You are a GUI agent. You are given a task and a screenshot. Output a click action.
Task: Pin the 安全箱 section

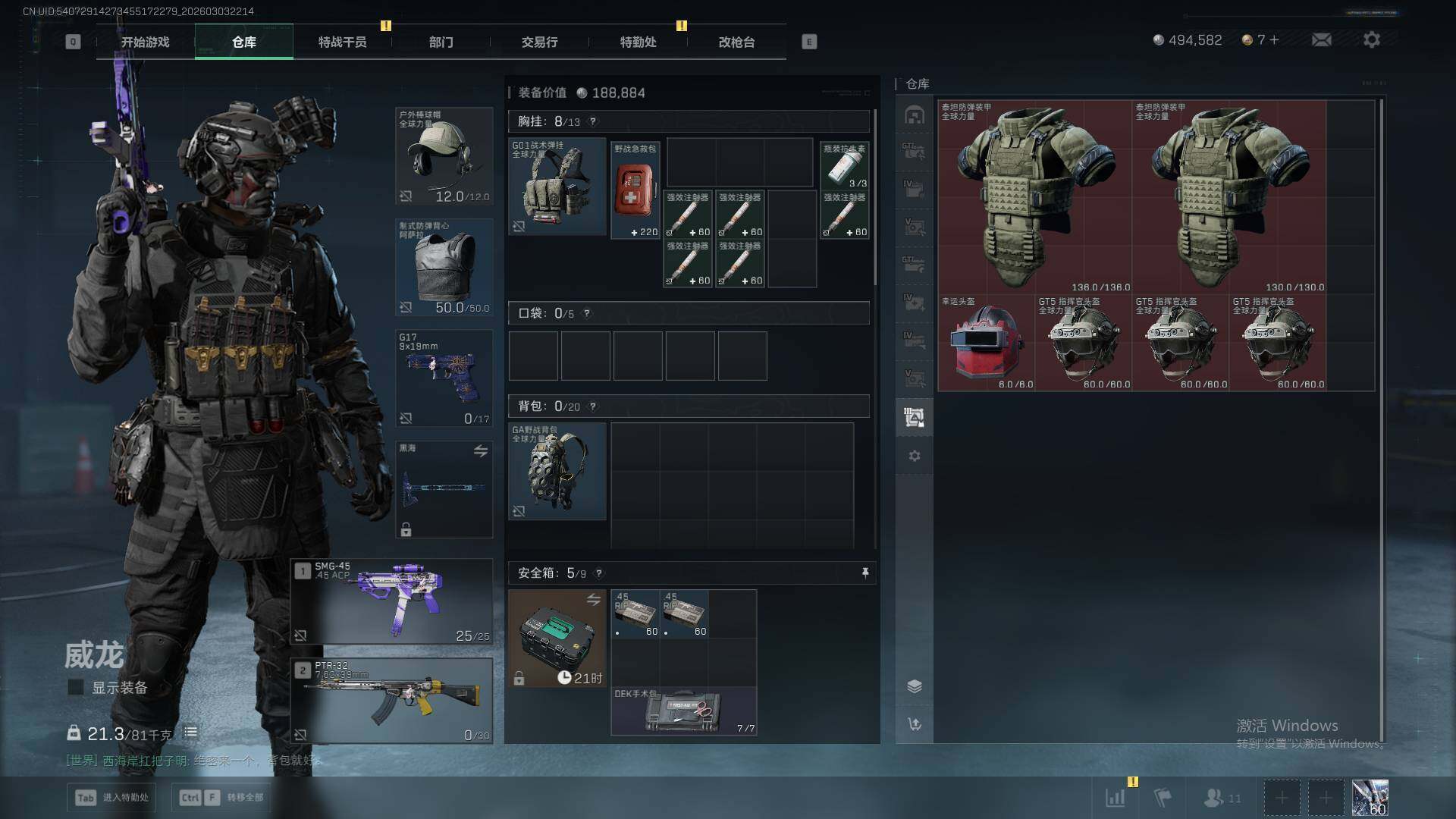(x=865, y=573)
